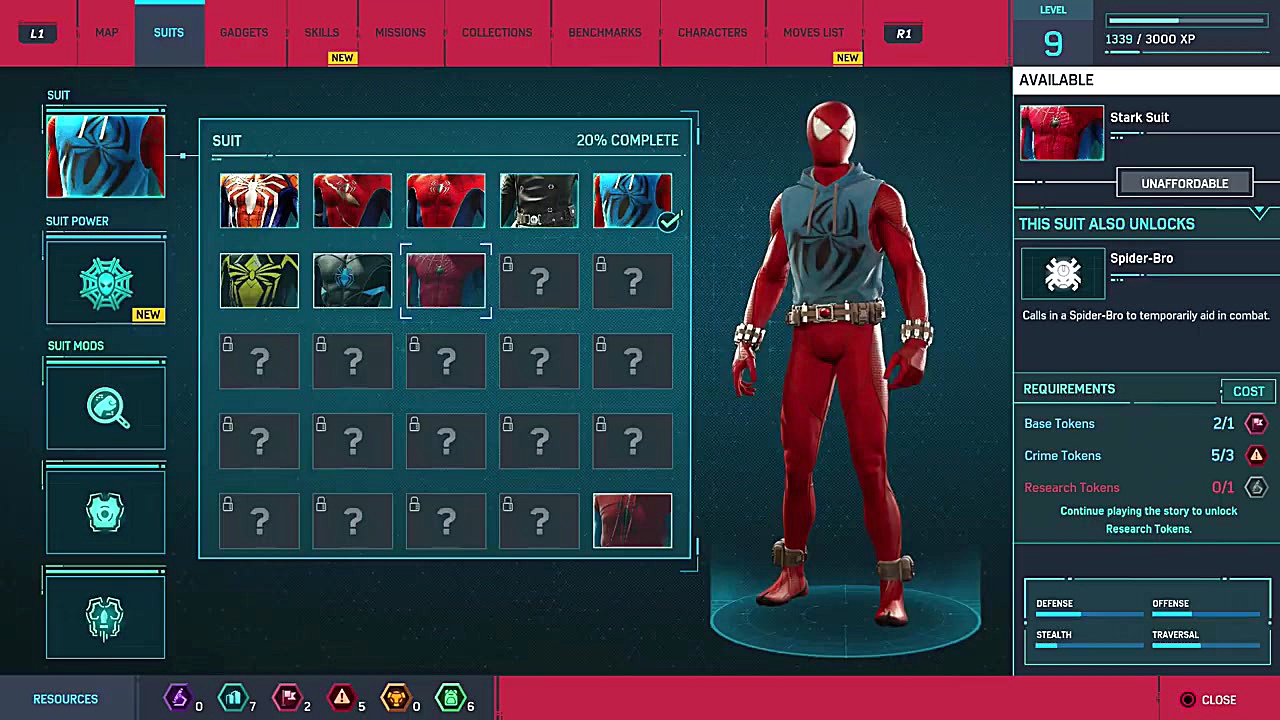Screen dimensions: 1280x720
Task: Open the Collections tab
Action: point(497,33)
